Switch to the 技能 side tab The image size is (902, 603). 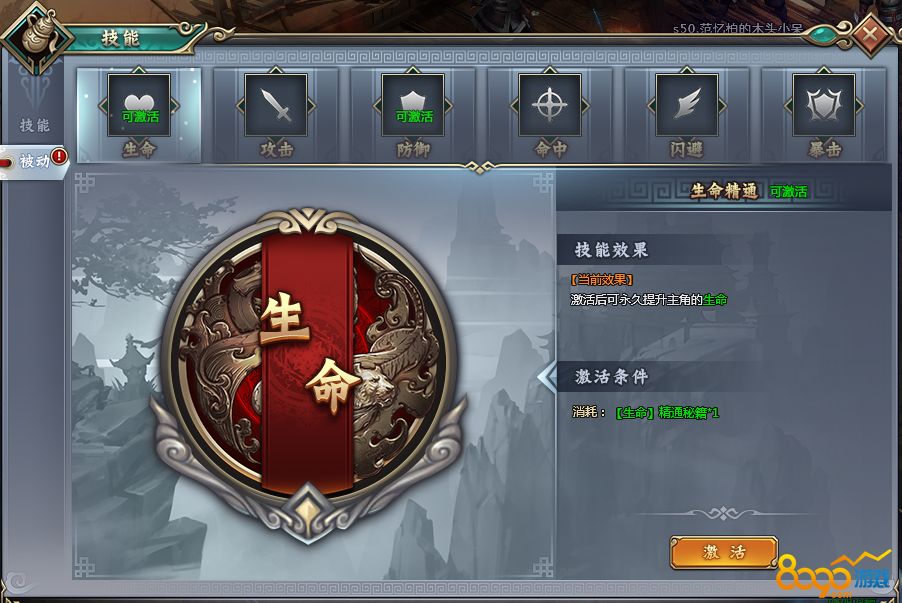[34, 126]
